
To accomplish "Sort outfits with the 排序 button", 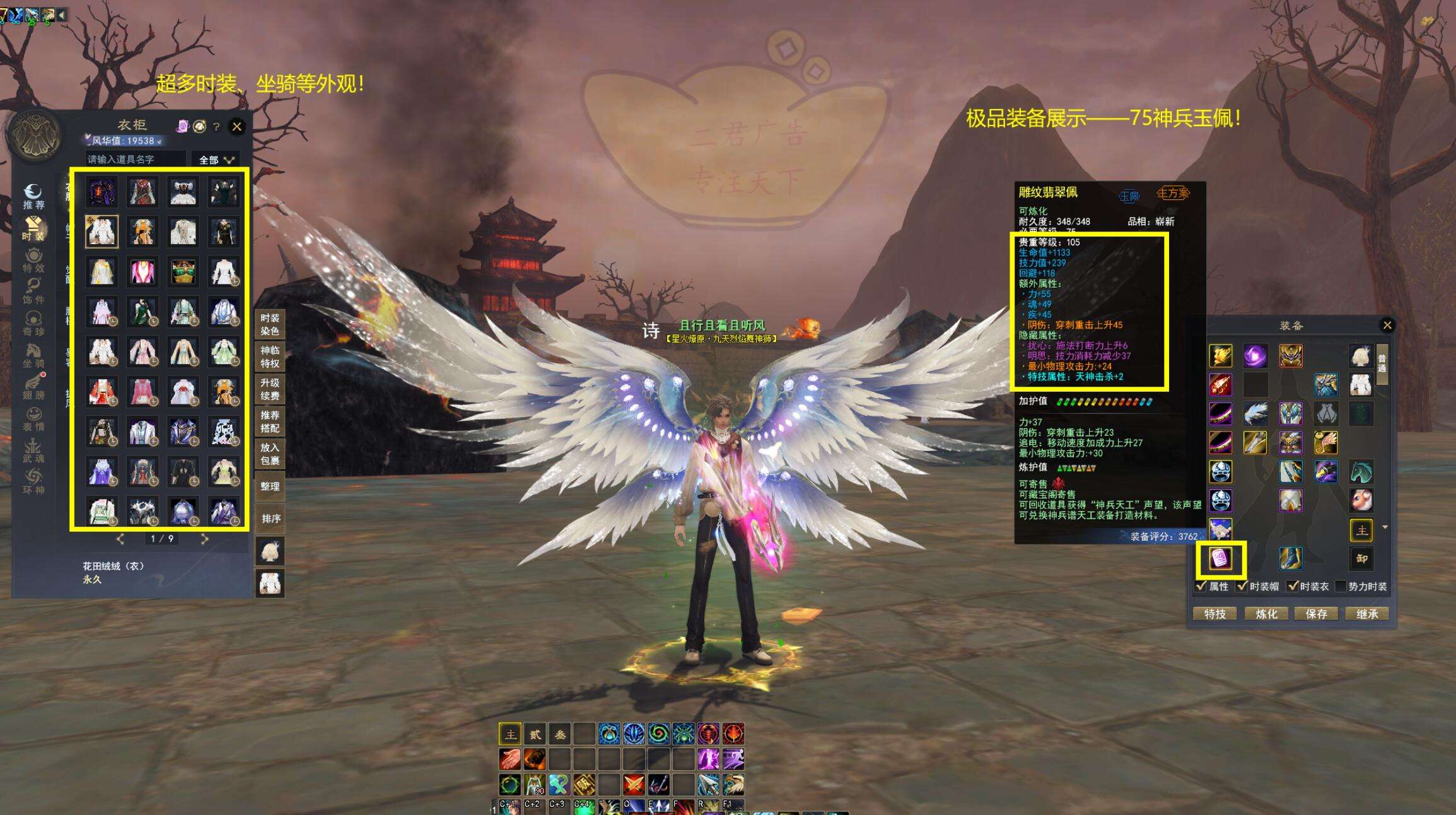I will (x=270, y=519).
